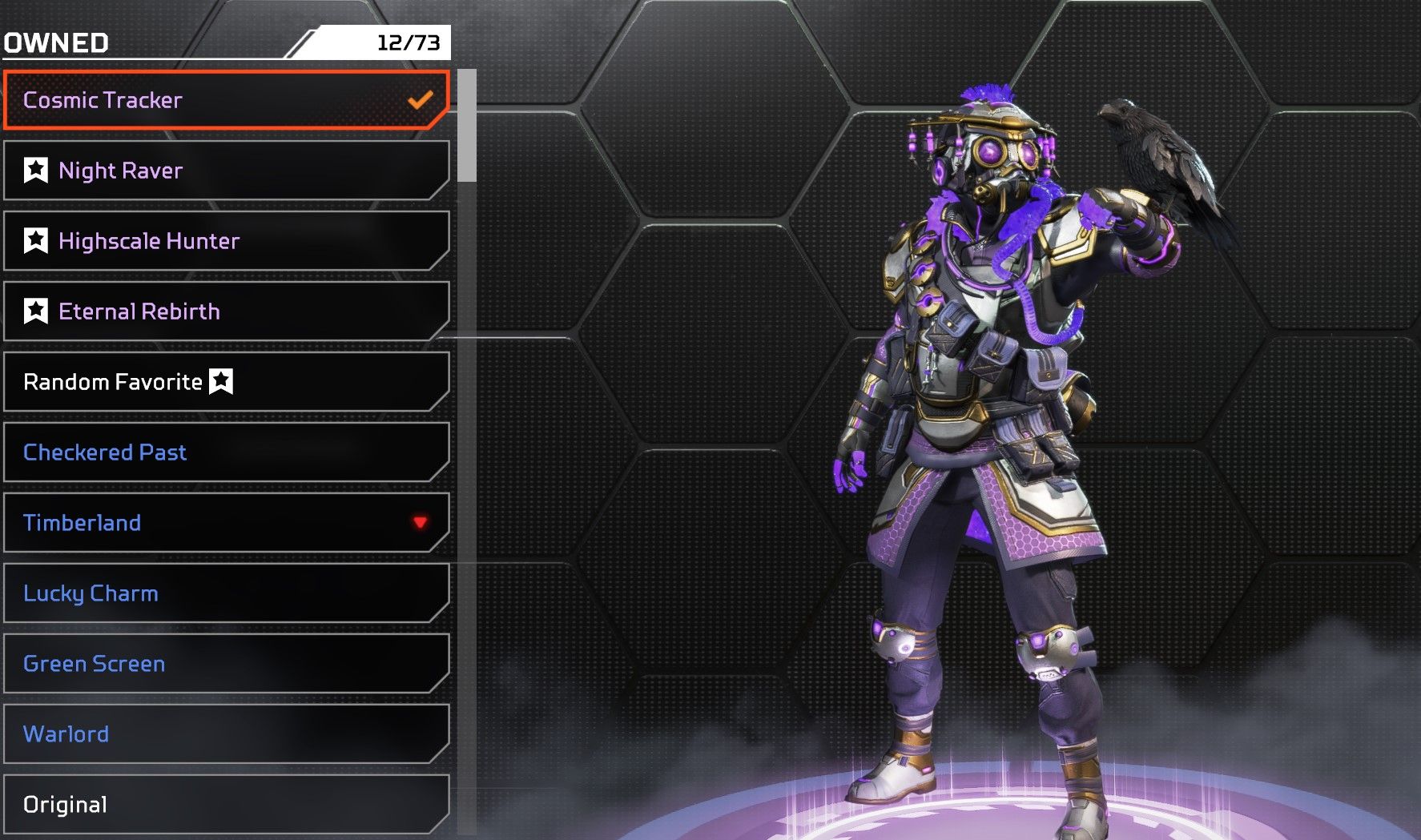Select the Cosmic Tracker skin
The image size is (1421, 840).
point(226,100)
